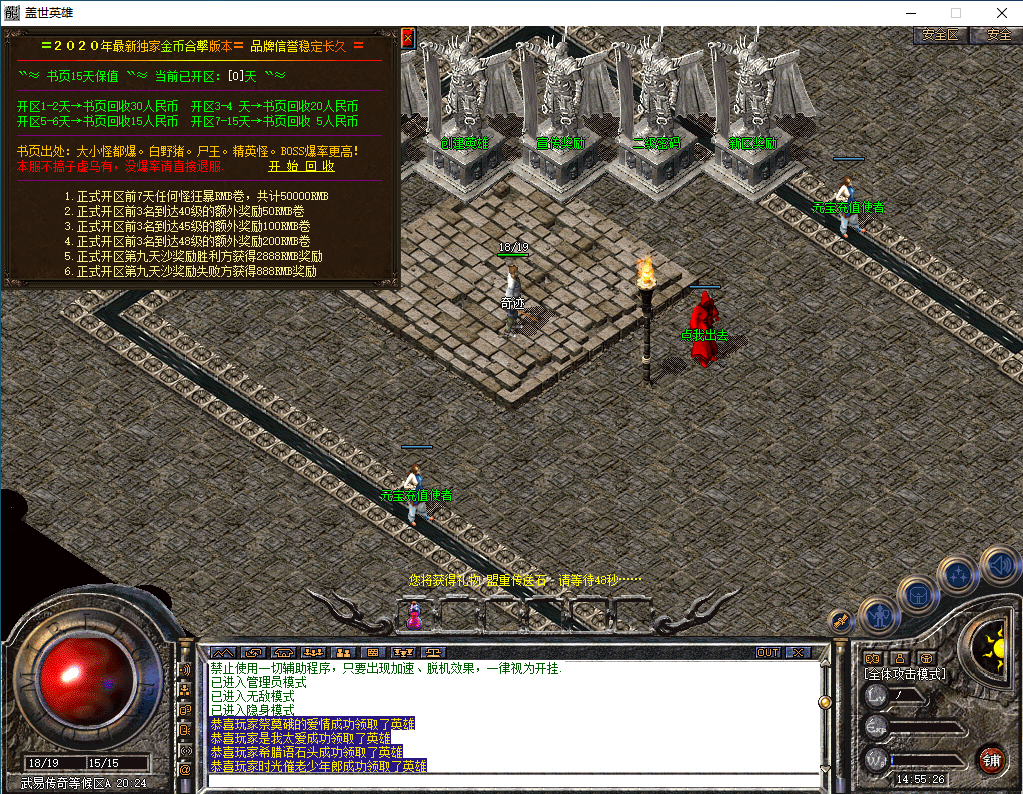
Task: Select the red potion belt slot
Action: 414,614
